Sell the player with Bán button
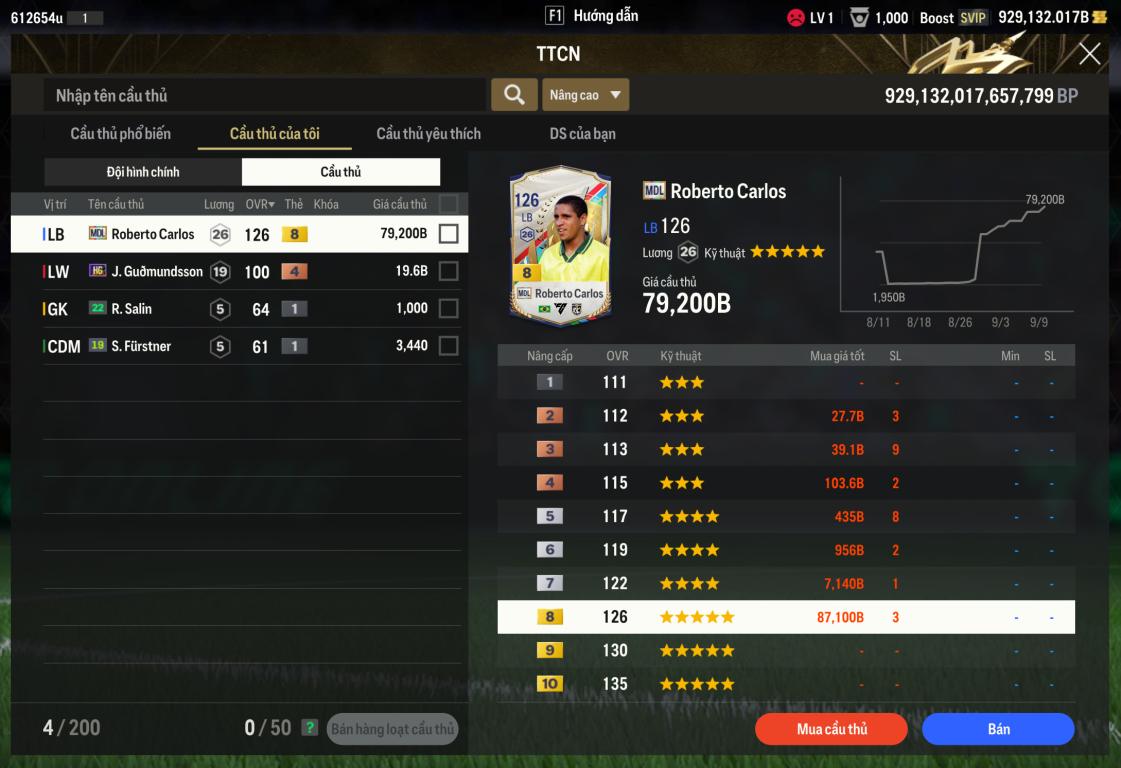The height and width of the screenshot is (768, 1121). pyautogui.click(x=998, y=729)
